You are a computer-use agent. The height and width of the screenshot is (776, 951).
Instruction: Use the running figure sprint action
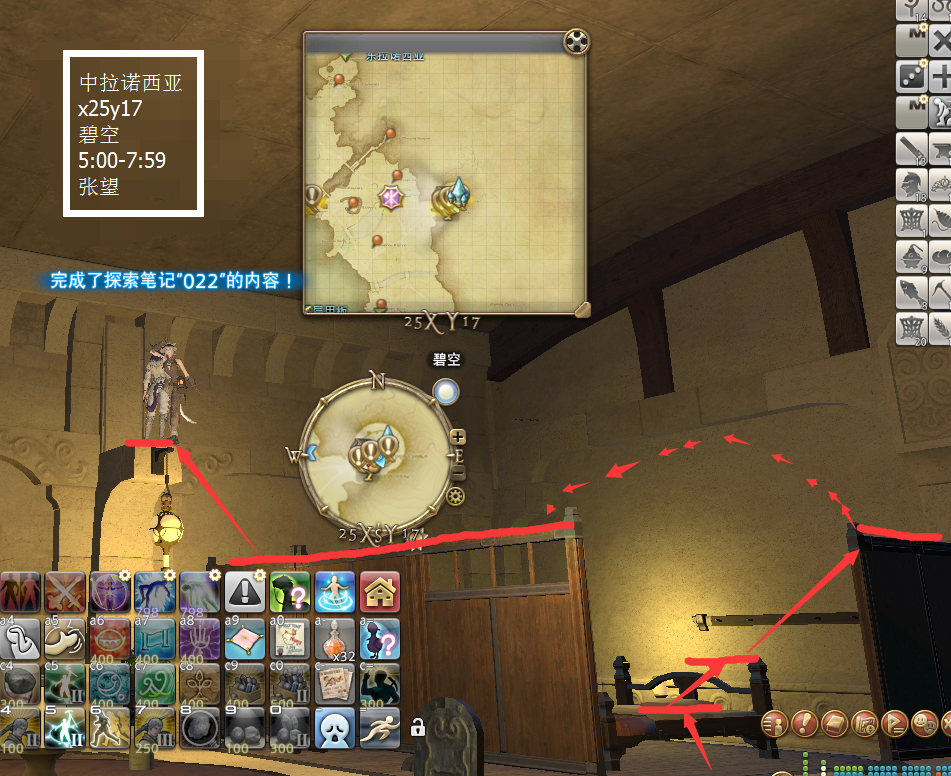click(380, 729)
